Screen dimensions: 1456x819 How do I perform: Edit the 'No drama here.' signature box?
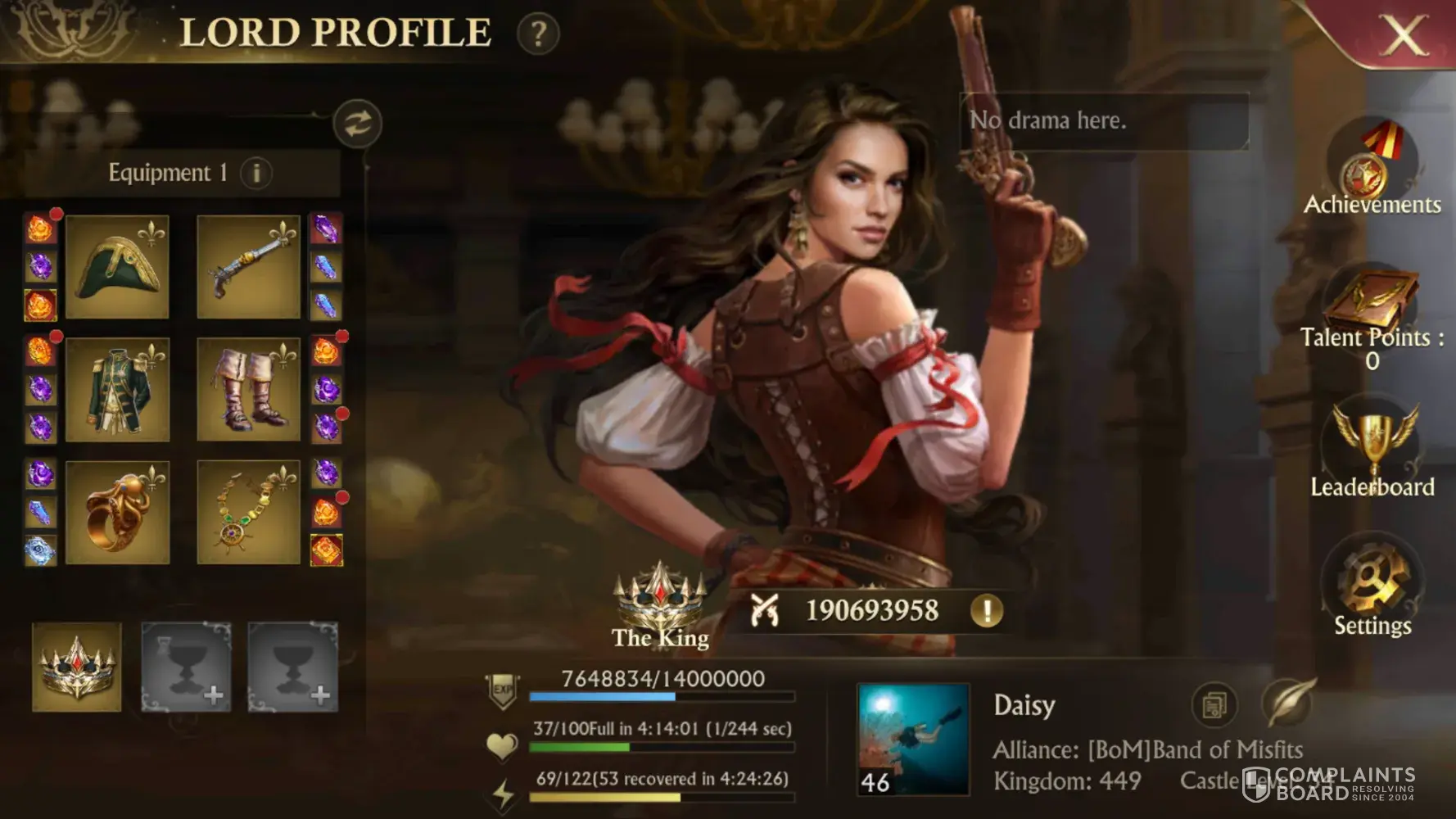coord(1103,121)
